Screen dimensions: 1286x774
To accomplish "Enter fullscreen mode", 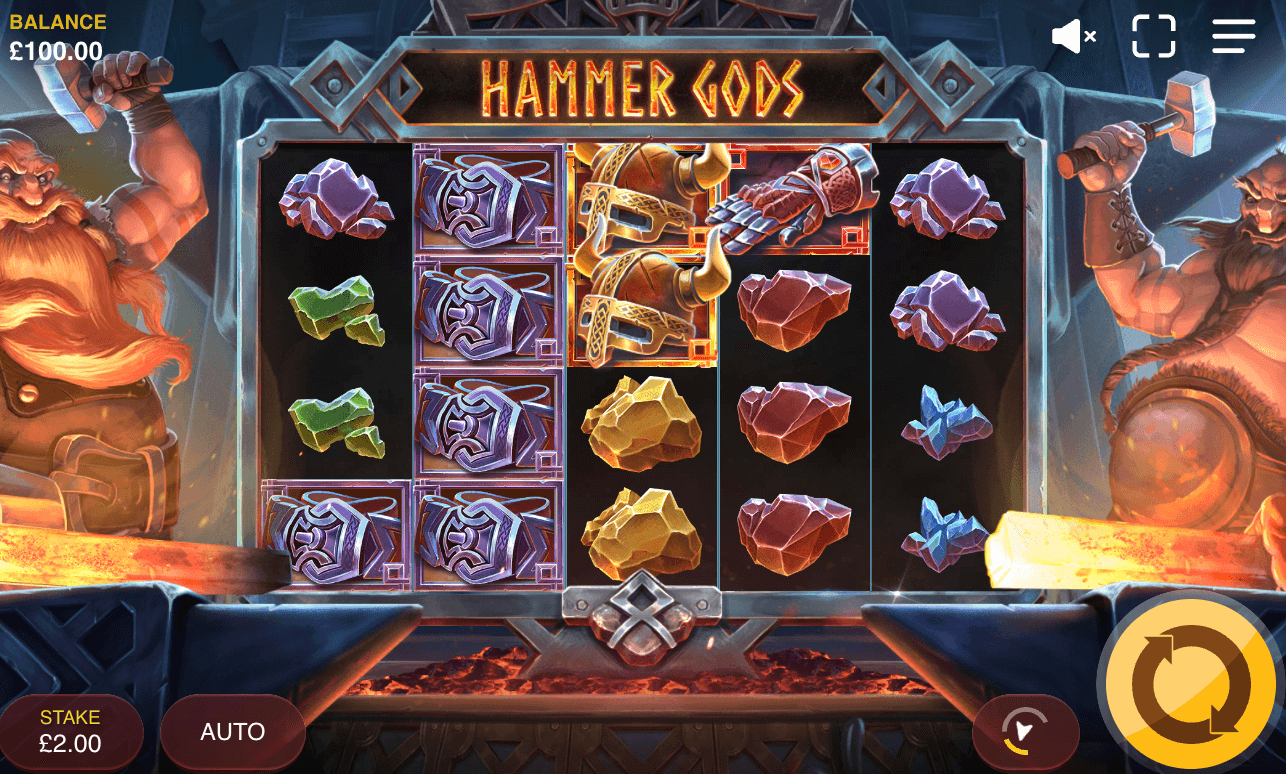I will pyautogui.click(x=1155, y=36).
